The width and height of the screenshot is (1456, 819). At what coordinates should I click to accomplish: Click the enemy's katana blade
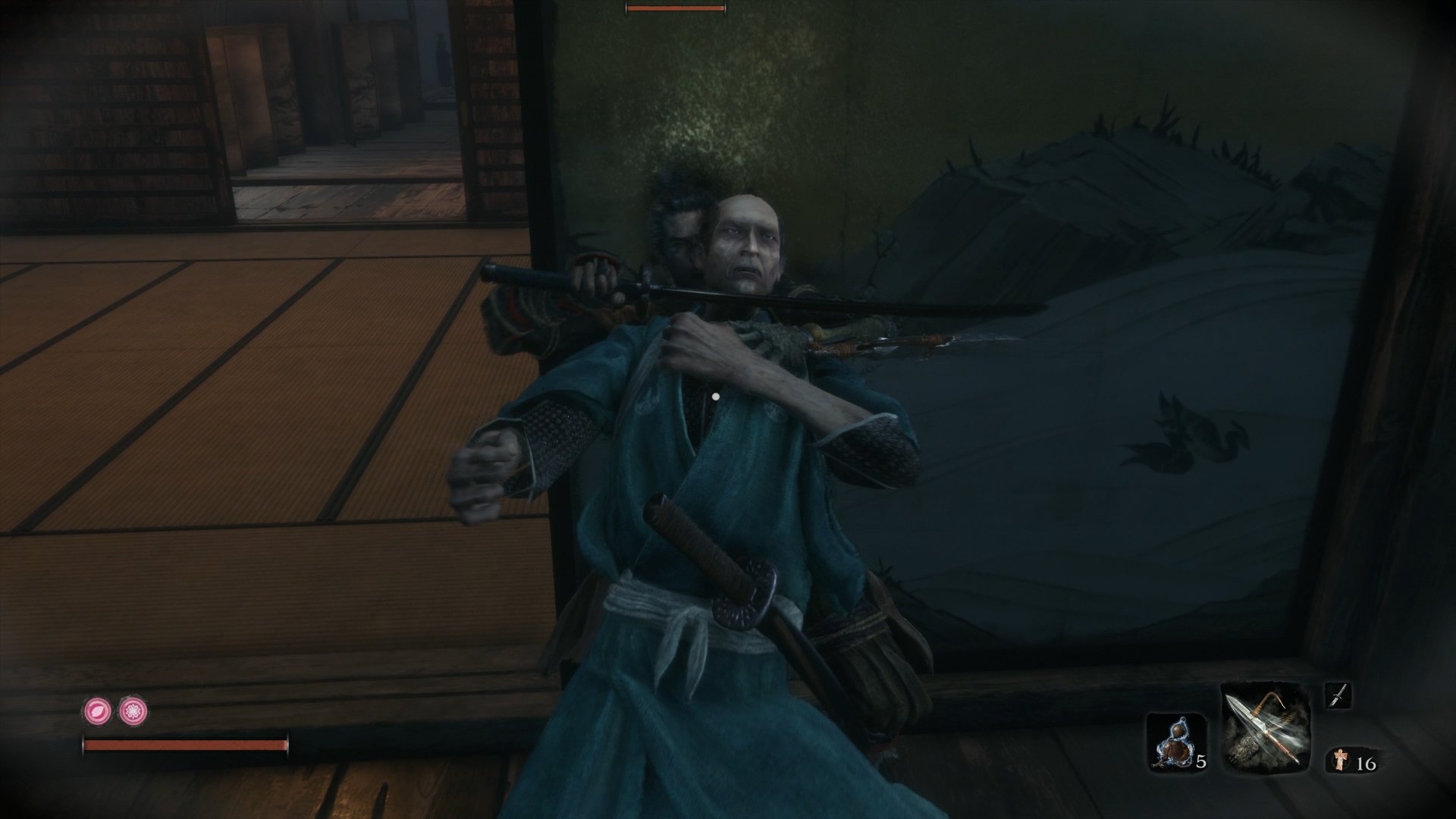(834, 300)
